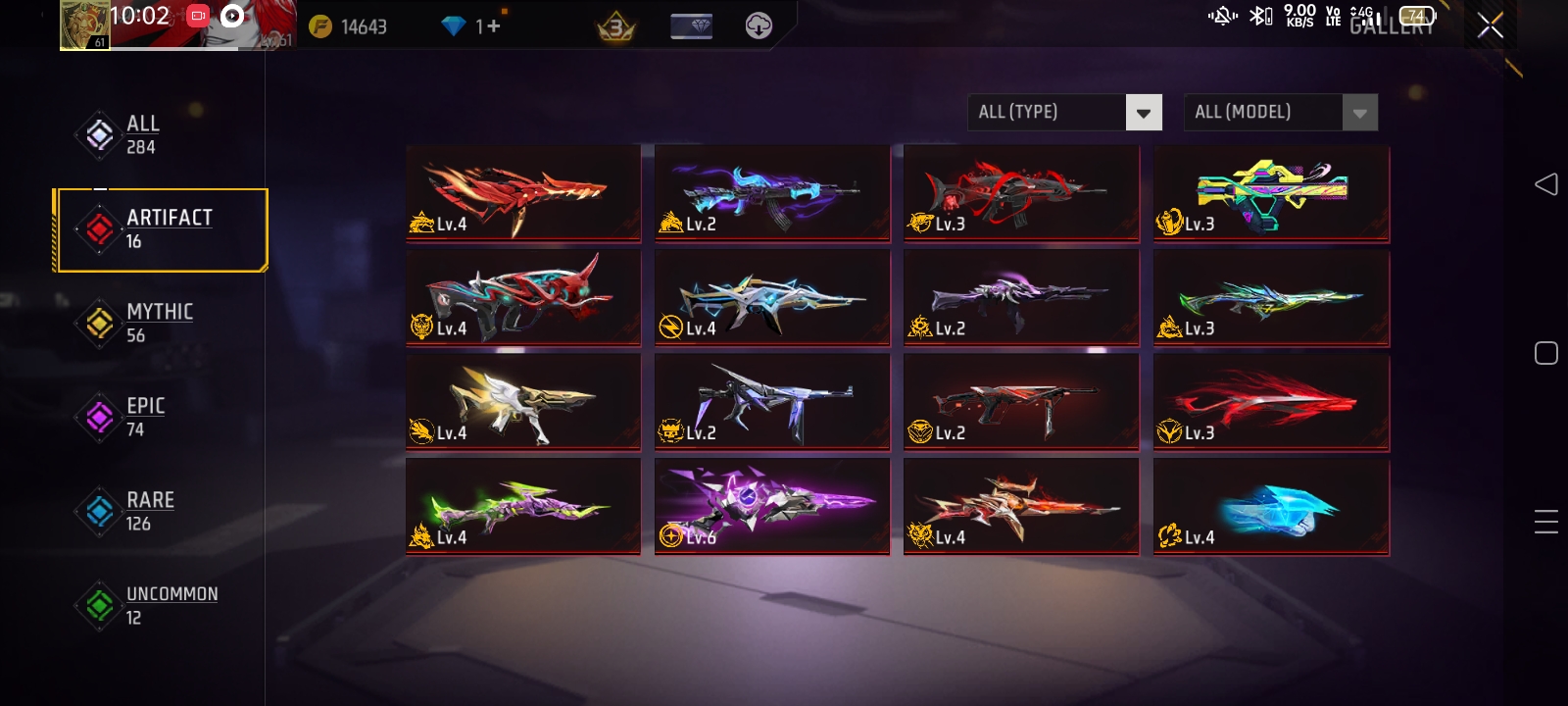
Task: Select the glowing blue fist skin Lv.4
Action: 1271,506
